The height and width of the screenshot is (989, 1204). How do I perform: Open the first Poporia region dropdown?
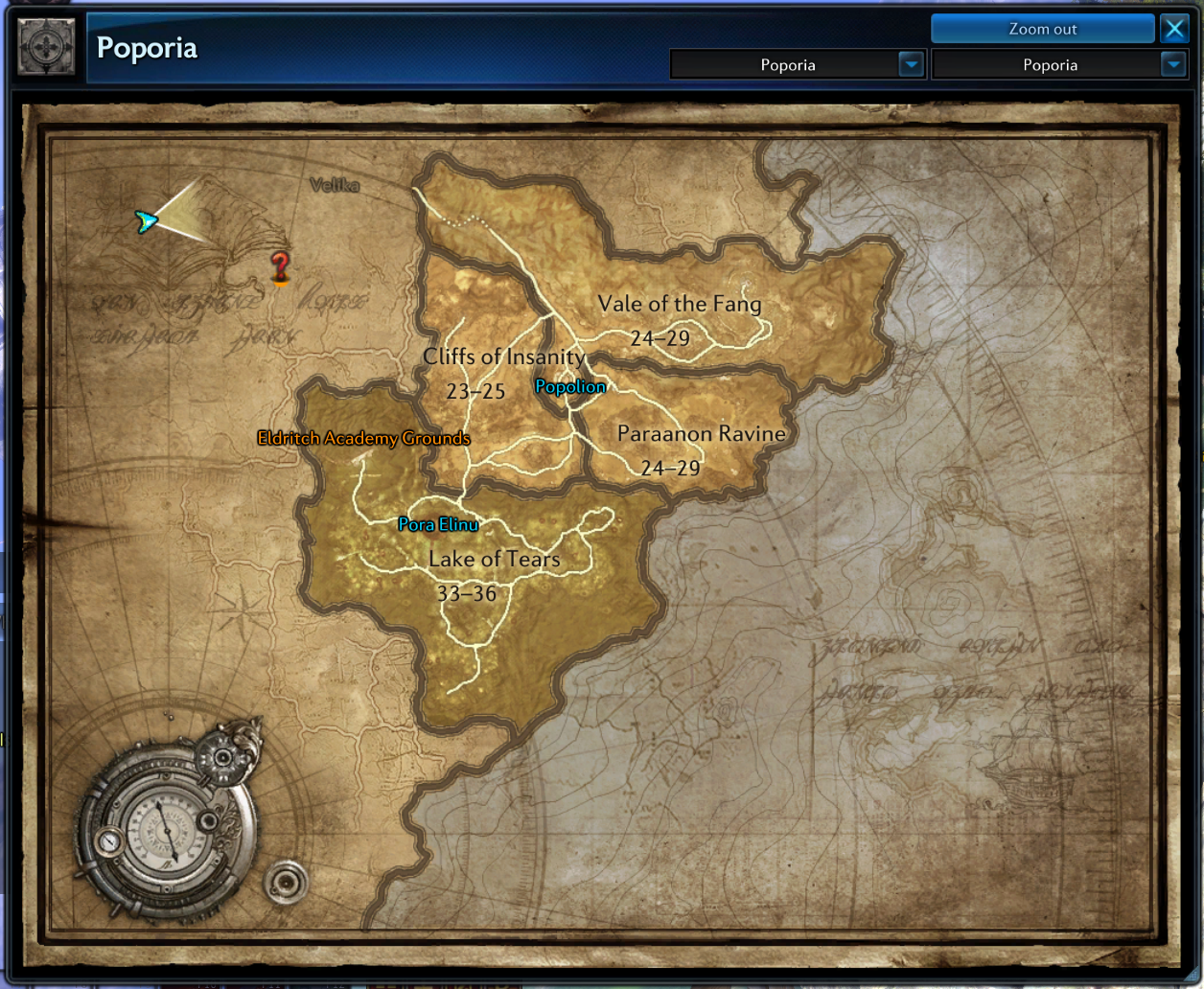[911, 64]
